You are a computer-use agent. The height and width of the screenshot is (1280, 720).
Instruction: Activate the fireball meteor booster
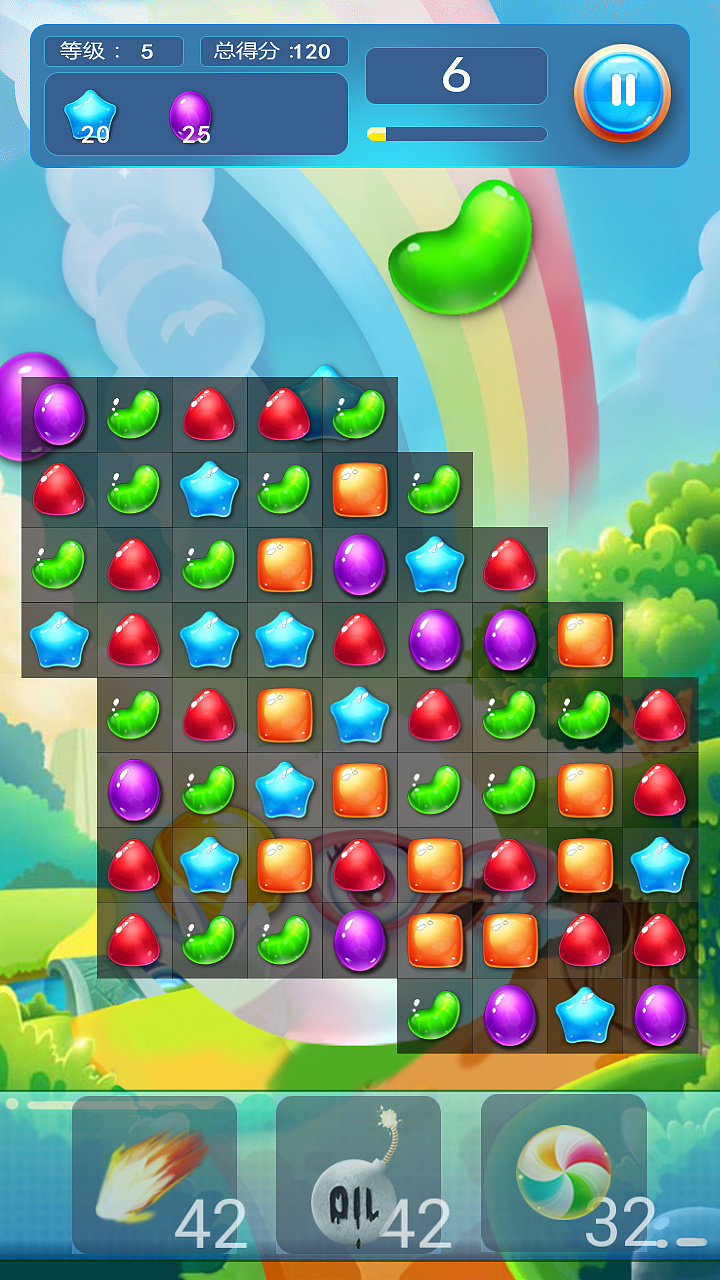point(154,1174)
